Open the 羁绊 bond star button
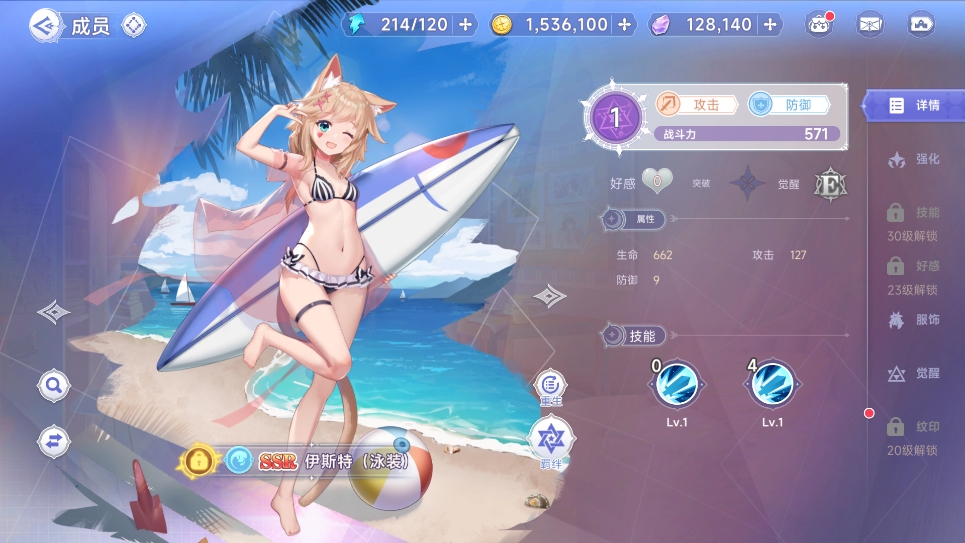 click(x=551, y=437)
